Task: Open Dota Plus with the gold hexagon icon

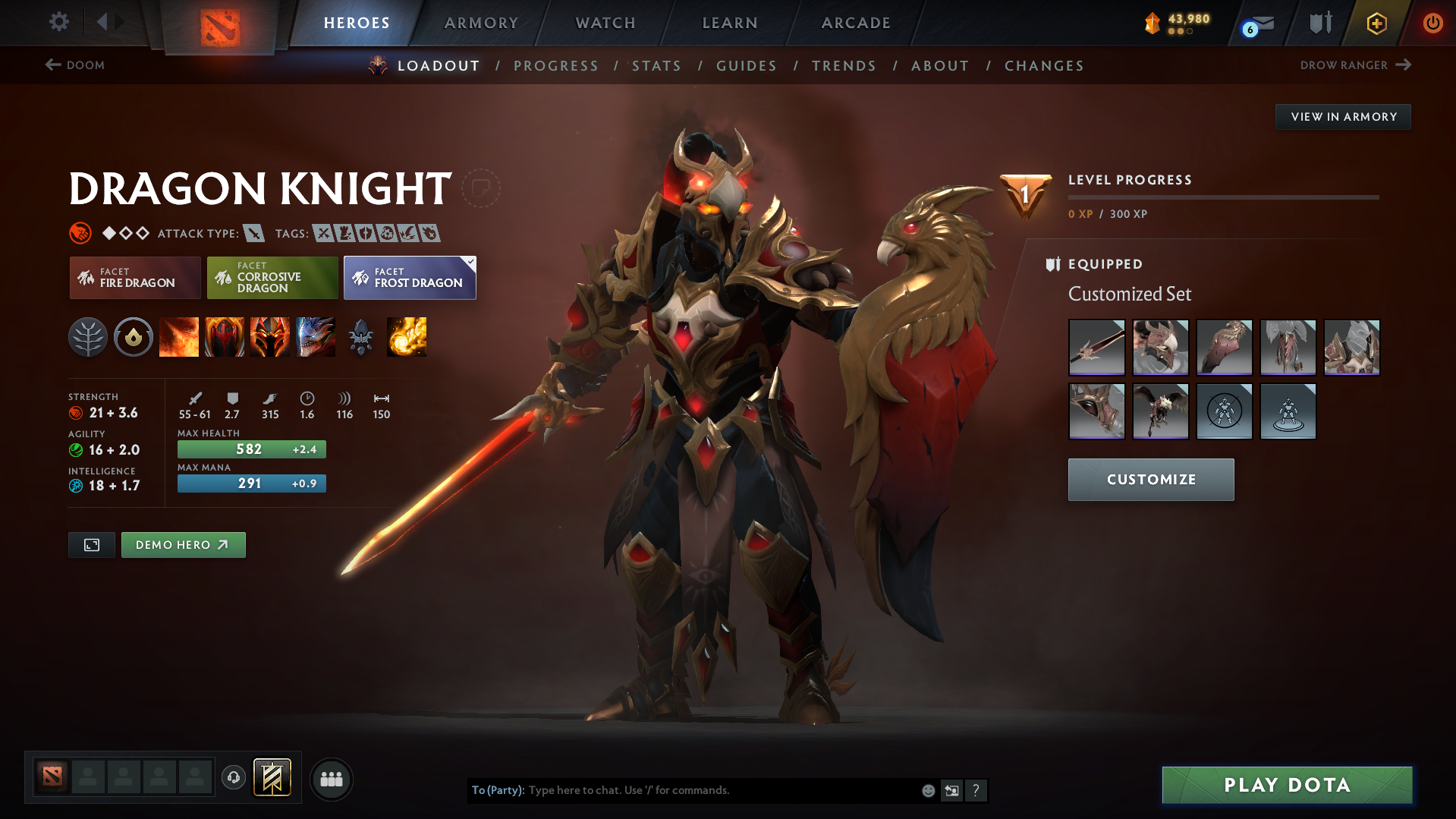Action: (x=1376, y=23)
